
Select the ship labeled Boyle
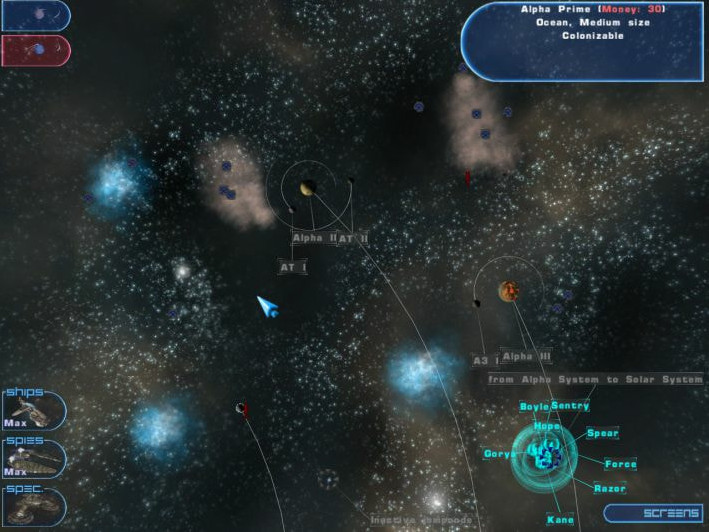(x=534, y=407)
